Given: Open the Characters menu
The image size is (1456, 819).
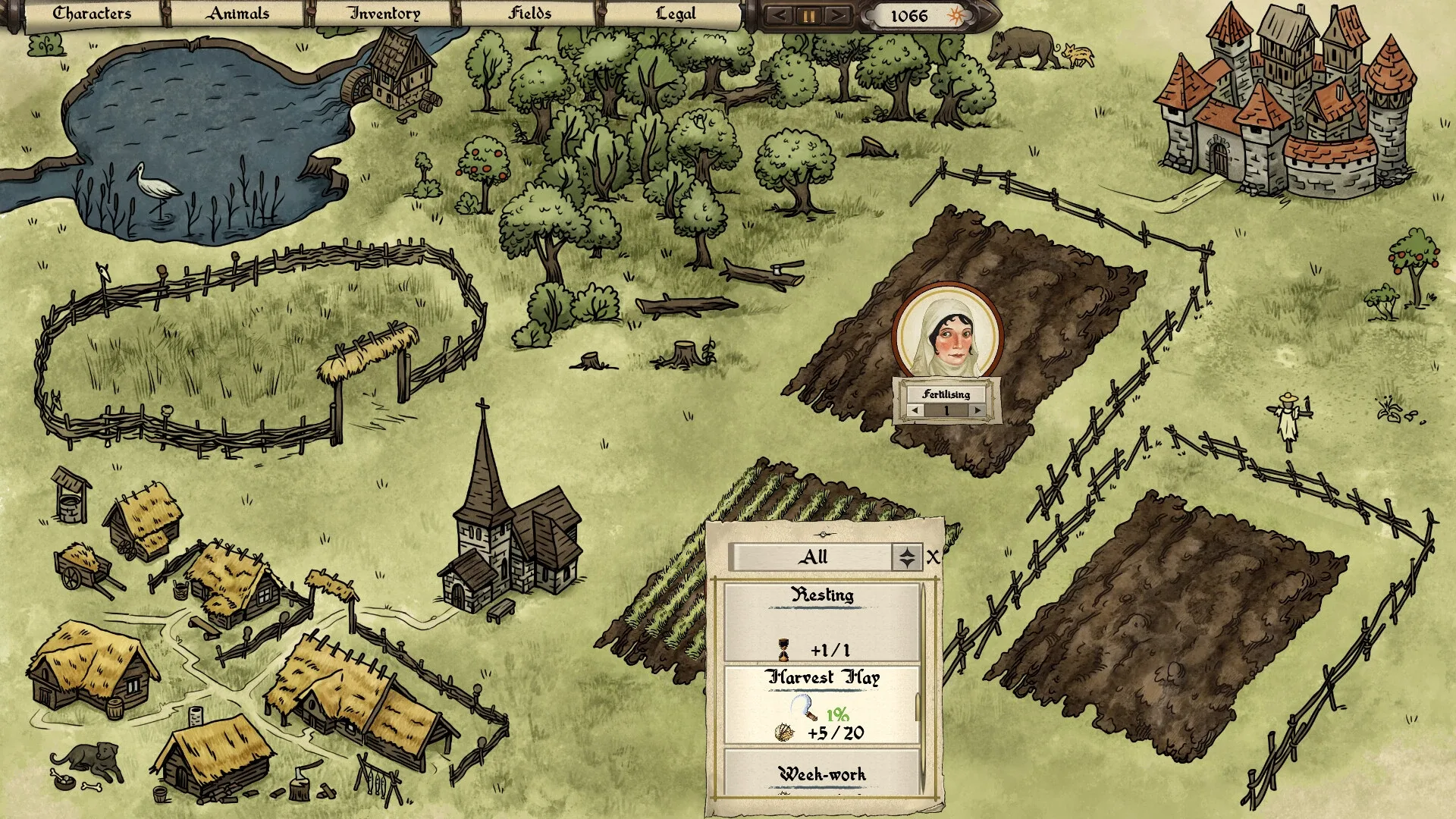Looking at the screenshot, I should click(x=92, y=14).
